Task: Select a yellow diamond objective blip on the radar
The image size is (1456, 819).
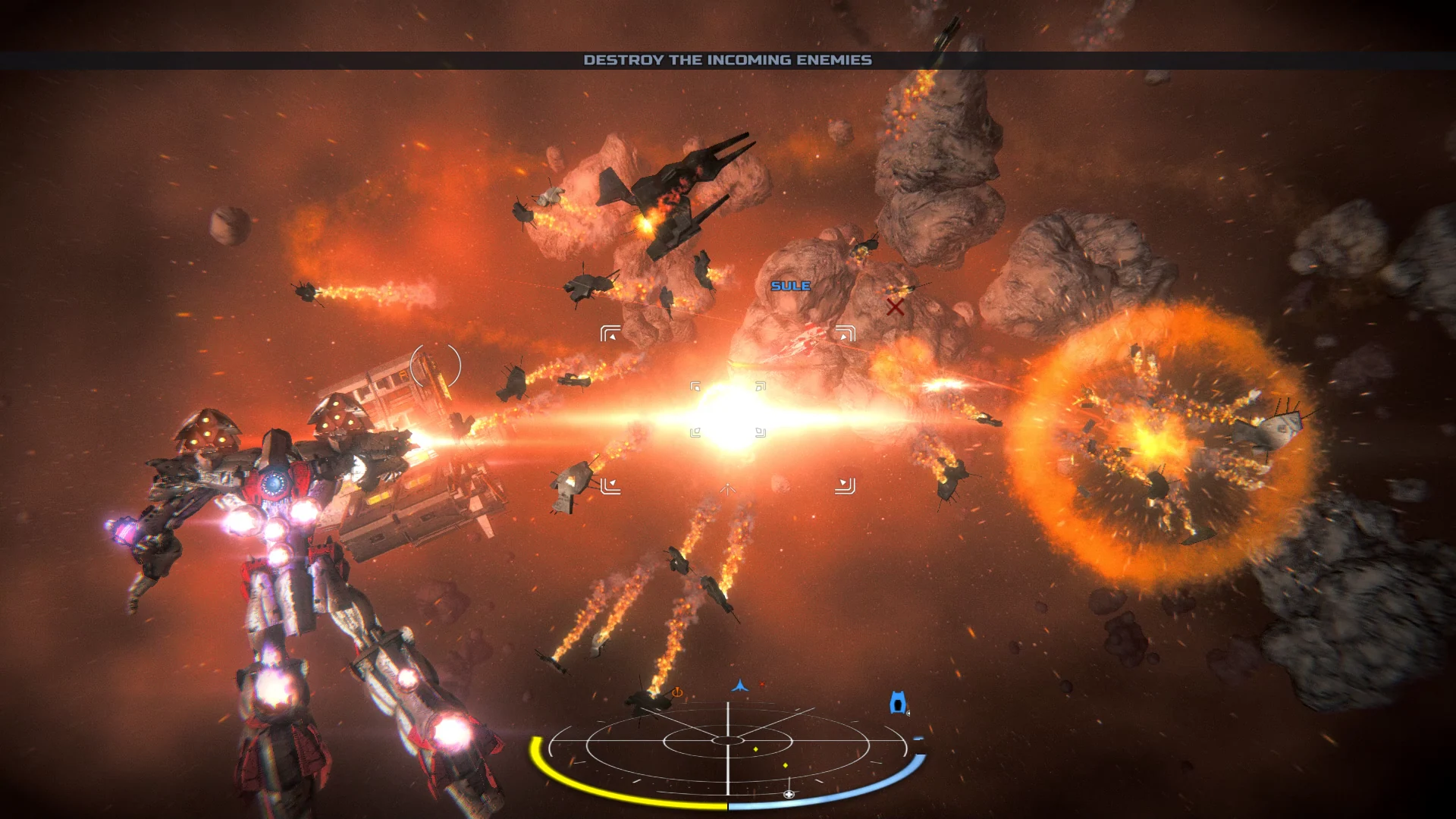Action: pos(756,749)
